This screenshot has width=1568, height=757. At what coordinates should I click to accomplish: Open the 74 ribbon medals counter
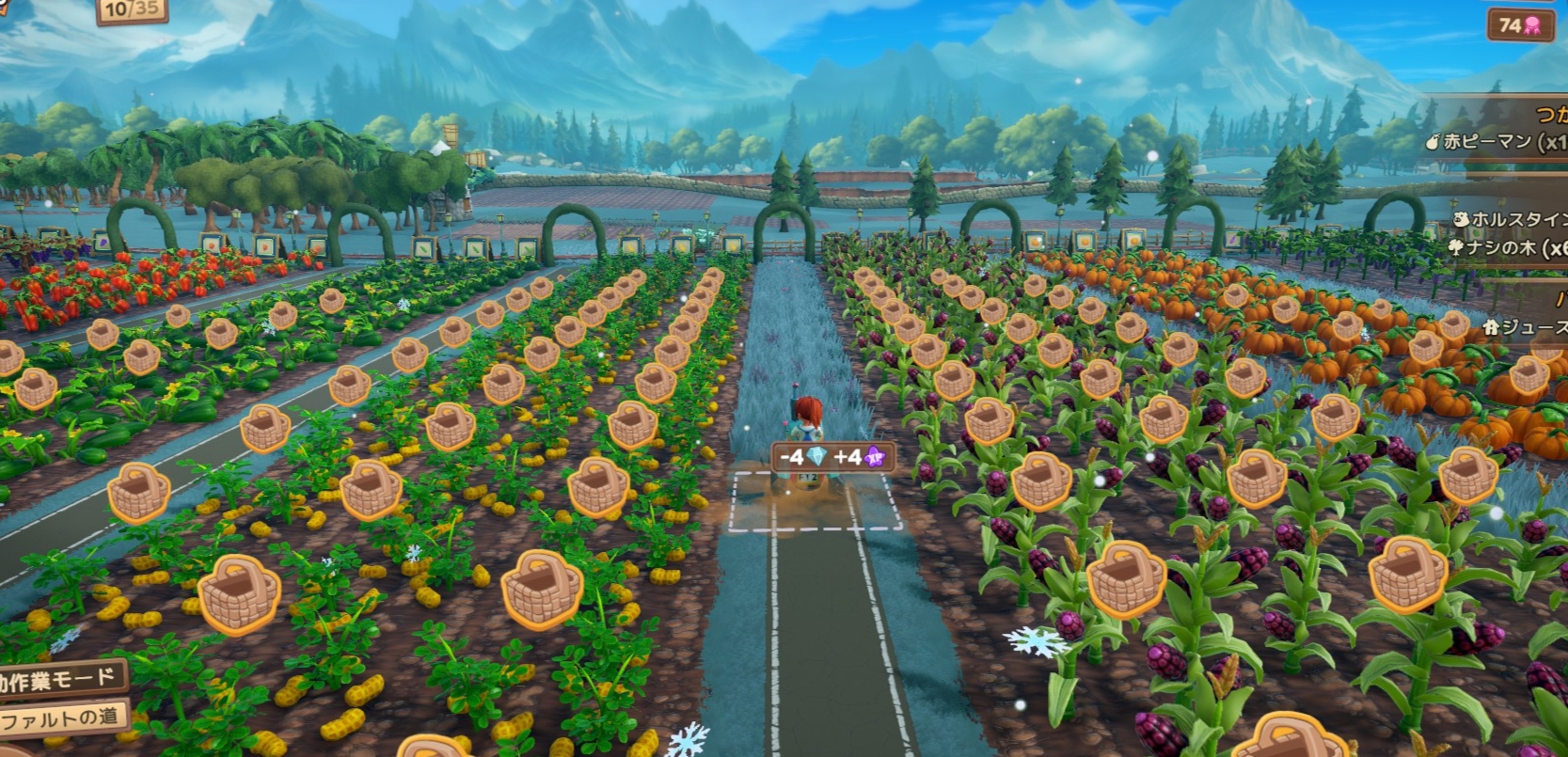[x=1519, y=25]
